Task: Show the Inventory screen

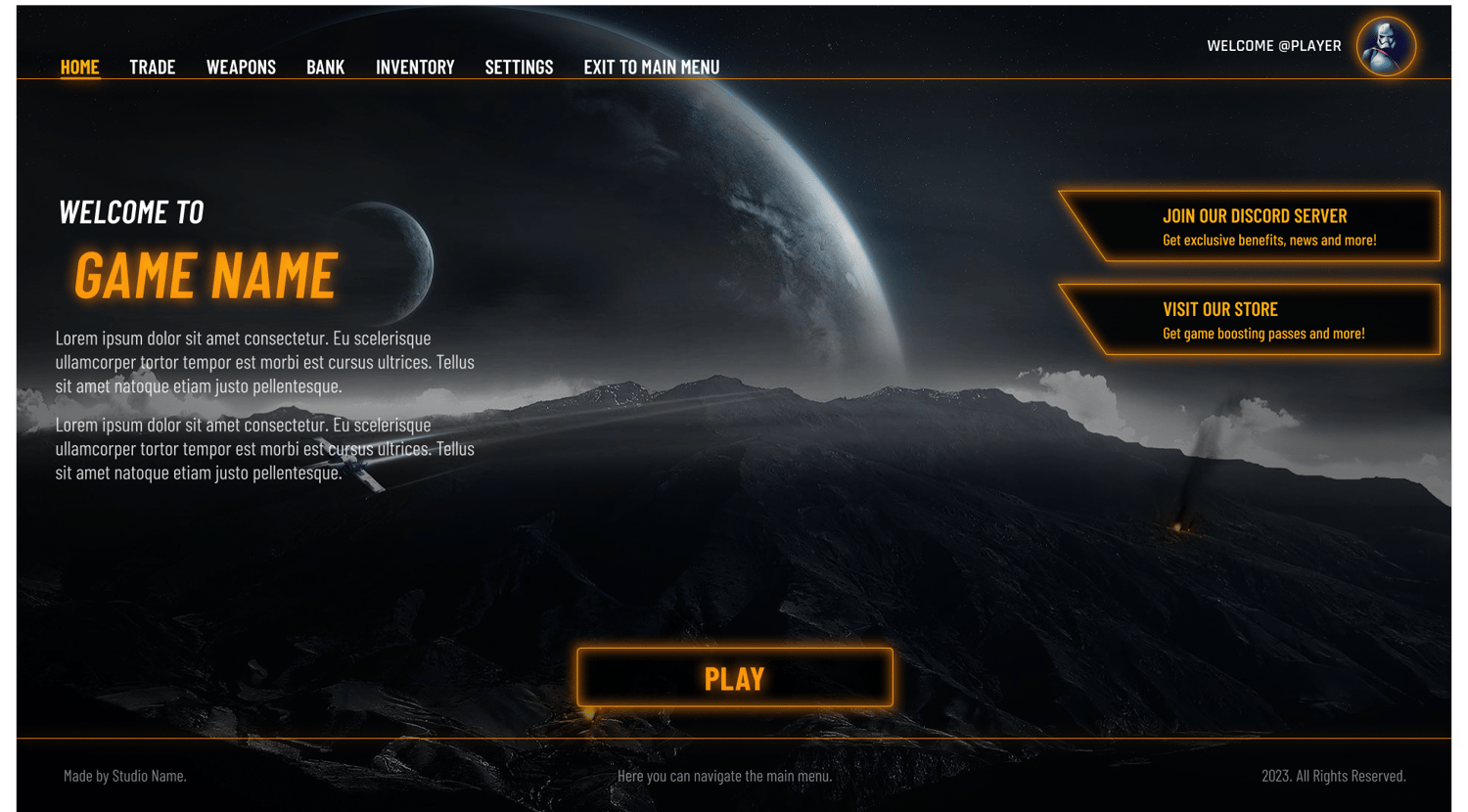Action: (x=415, y=68)
